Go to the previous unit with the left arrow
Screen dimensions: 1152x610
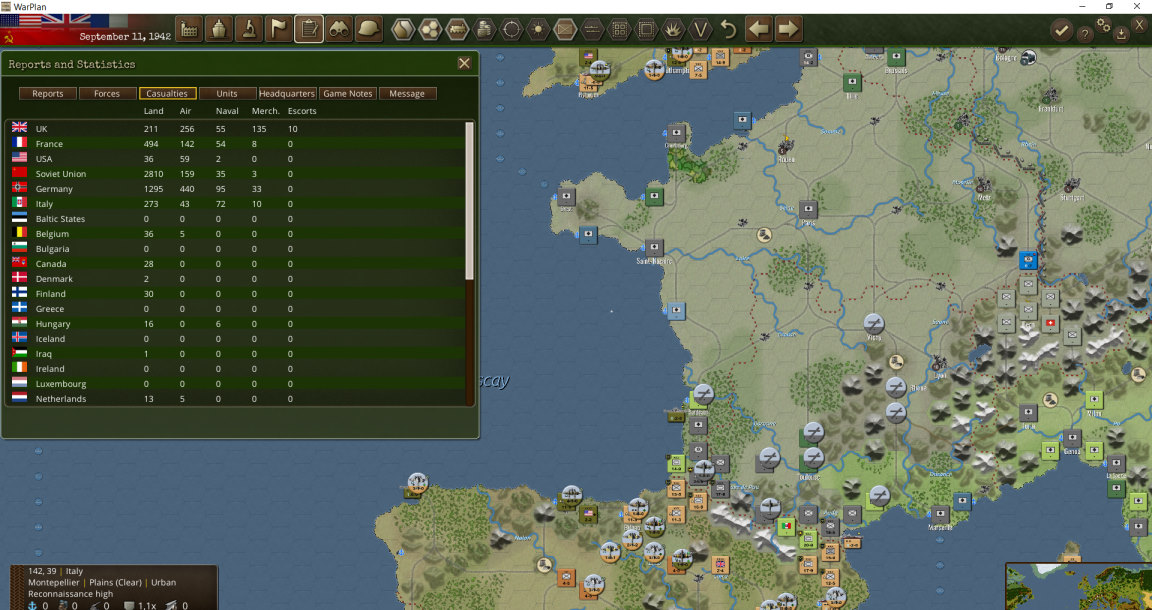pos(759,29)
